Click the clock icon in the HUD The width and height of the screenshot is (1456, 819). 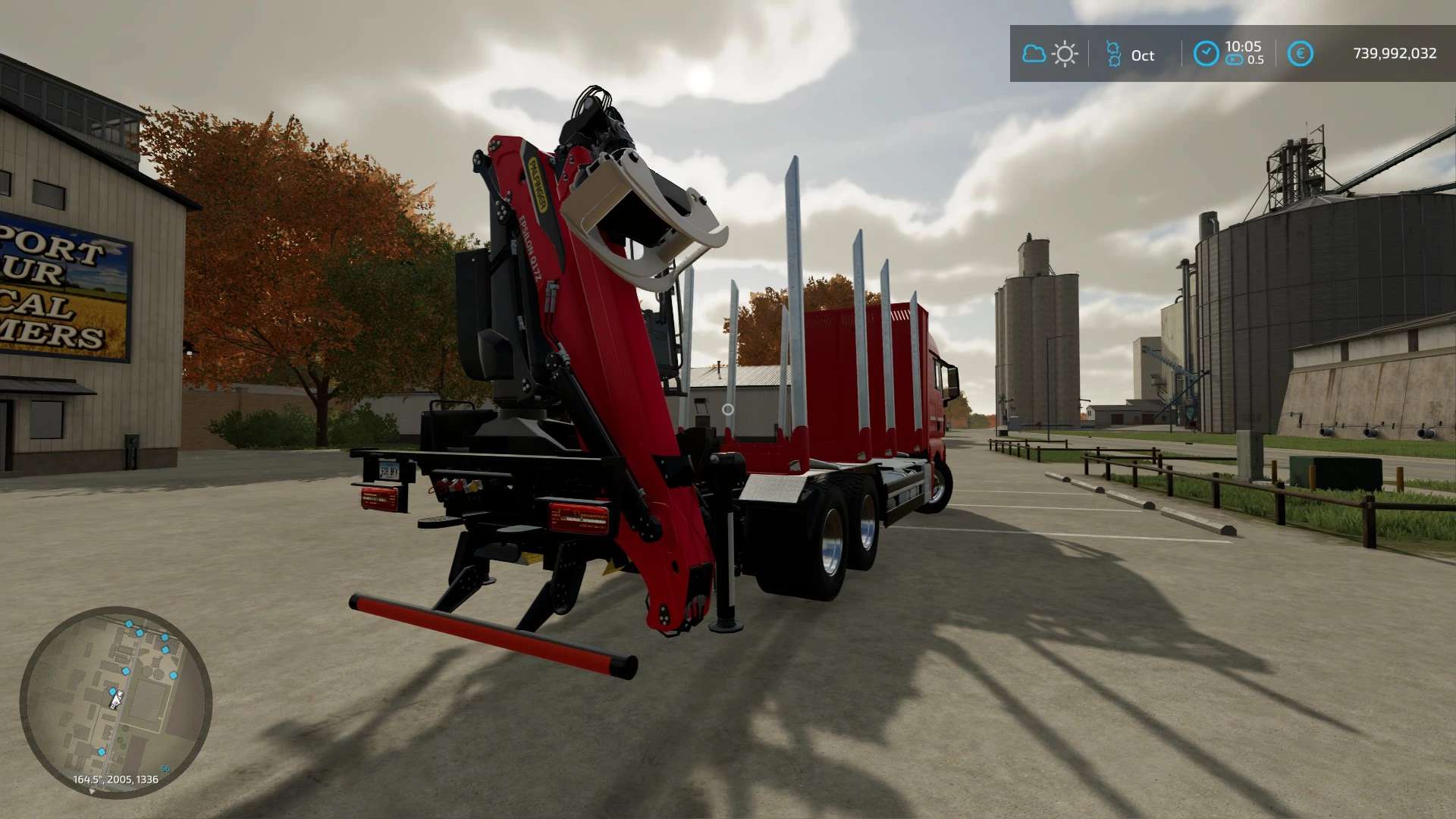[1206, 54]
